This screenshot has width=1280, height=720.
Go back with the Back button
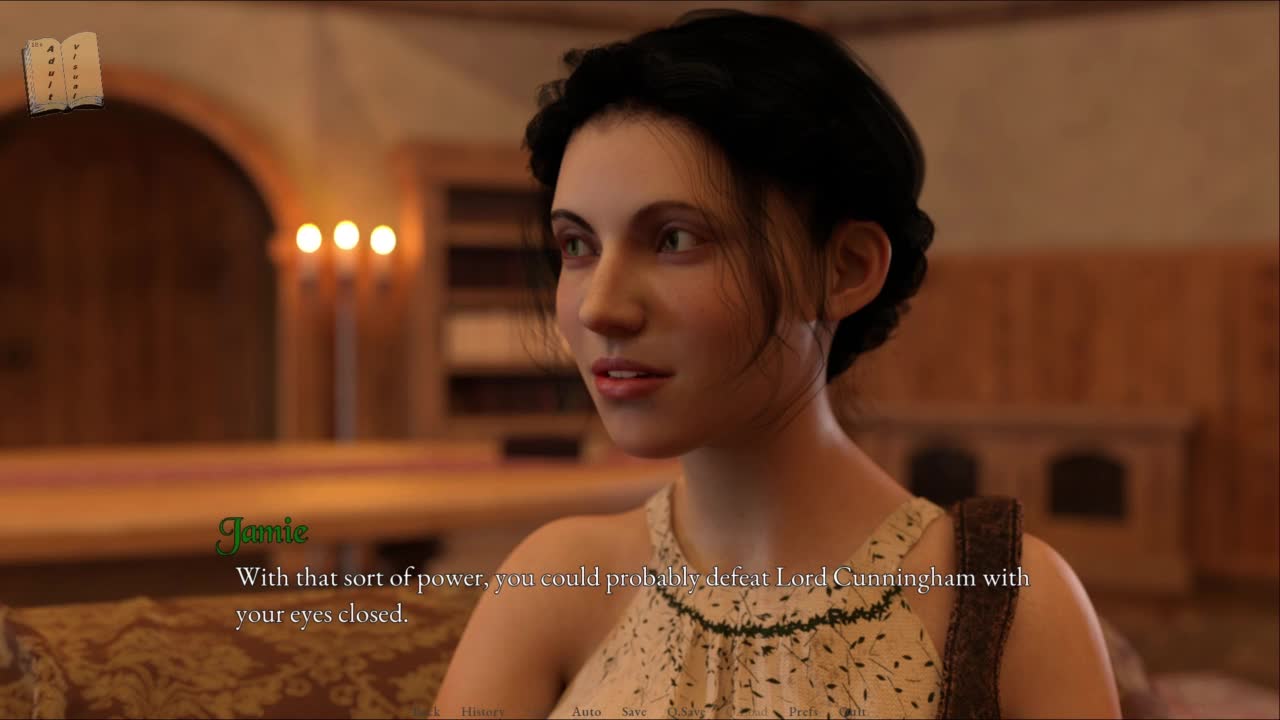(x=426, y=711)
